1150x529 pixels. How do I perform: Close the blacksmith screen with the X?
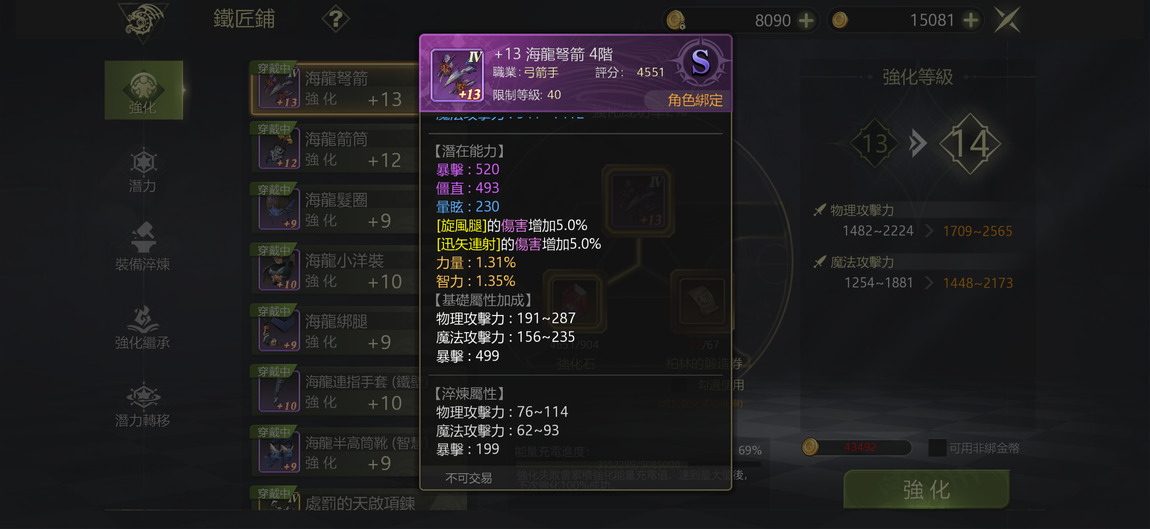(1007, 20)
